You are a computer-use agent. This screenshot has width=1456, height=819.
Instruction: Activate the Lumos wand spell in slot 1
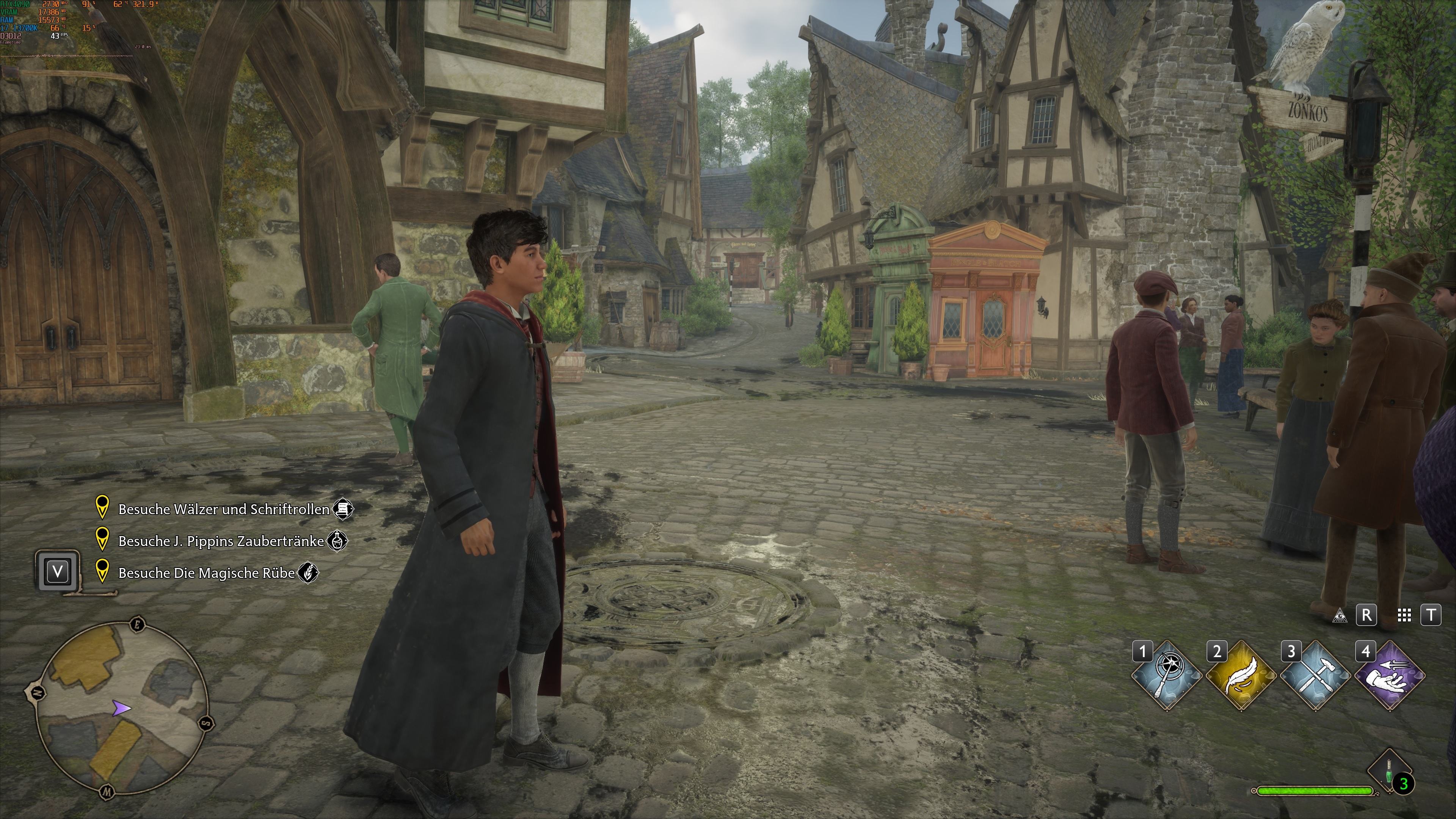pos(1166,675)
